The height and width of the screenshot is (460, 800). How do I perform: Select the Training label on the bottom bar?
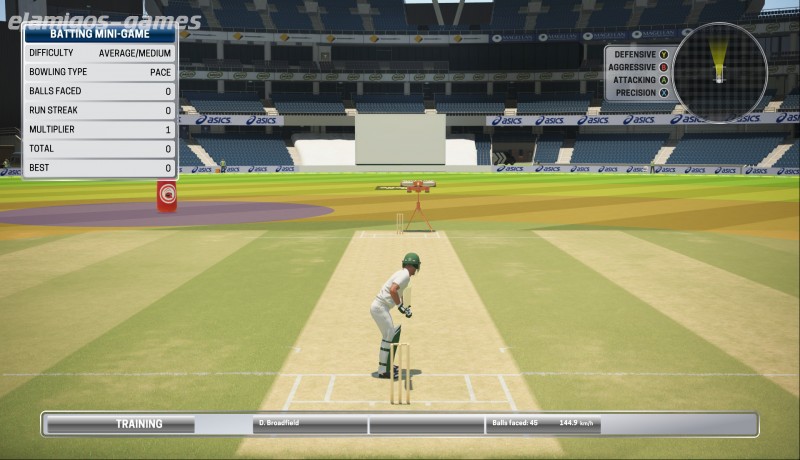(139, 424)
